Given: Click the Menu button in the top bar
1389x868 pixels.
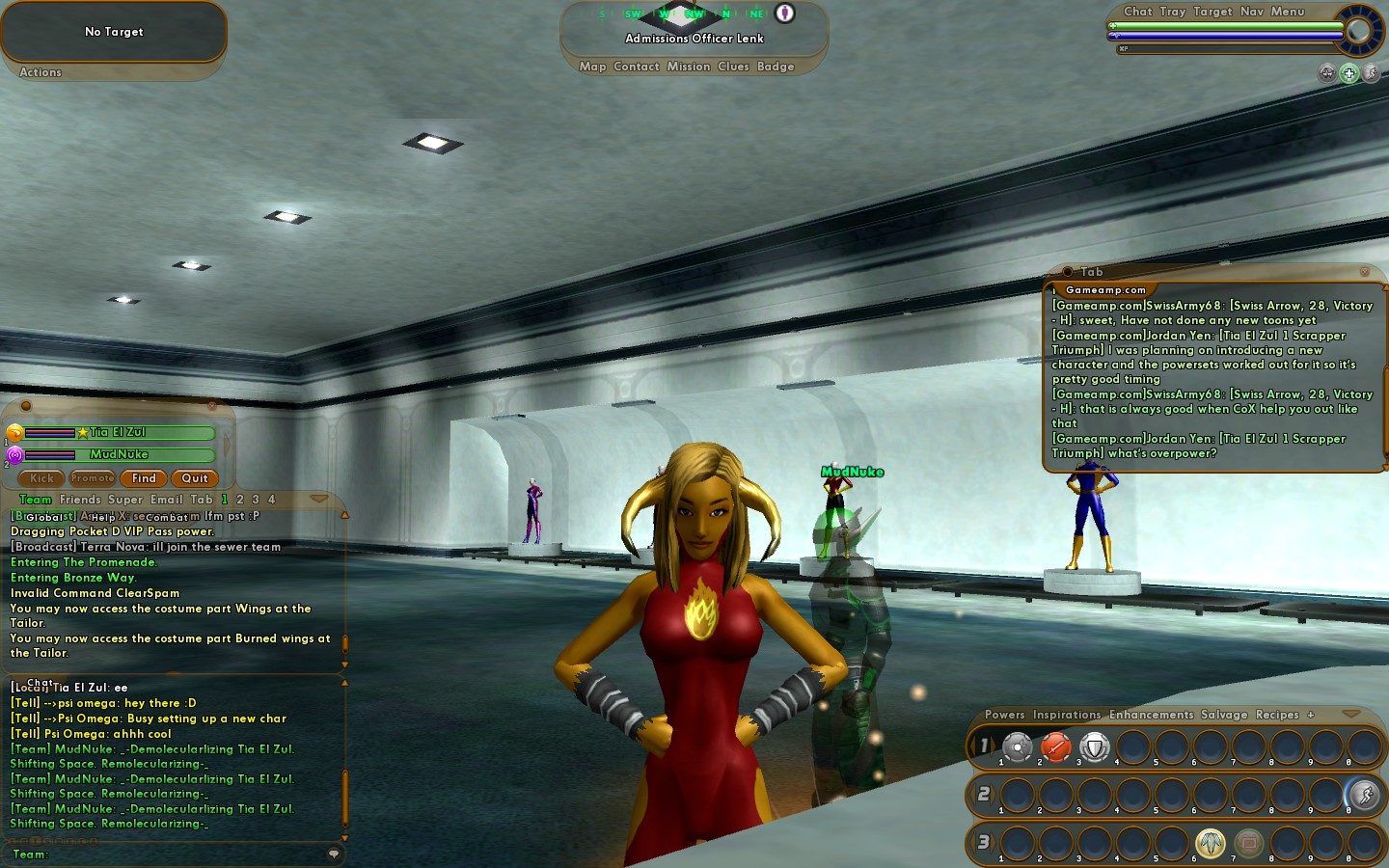Looking at the screenshot, I should click(x=1287, y=12).
